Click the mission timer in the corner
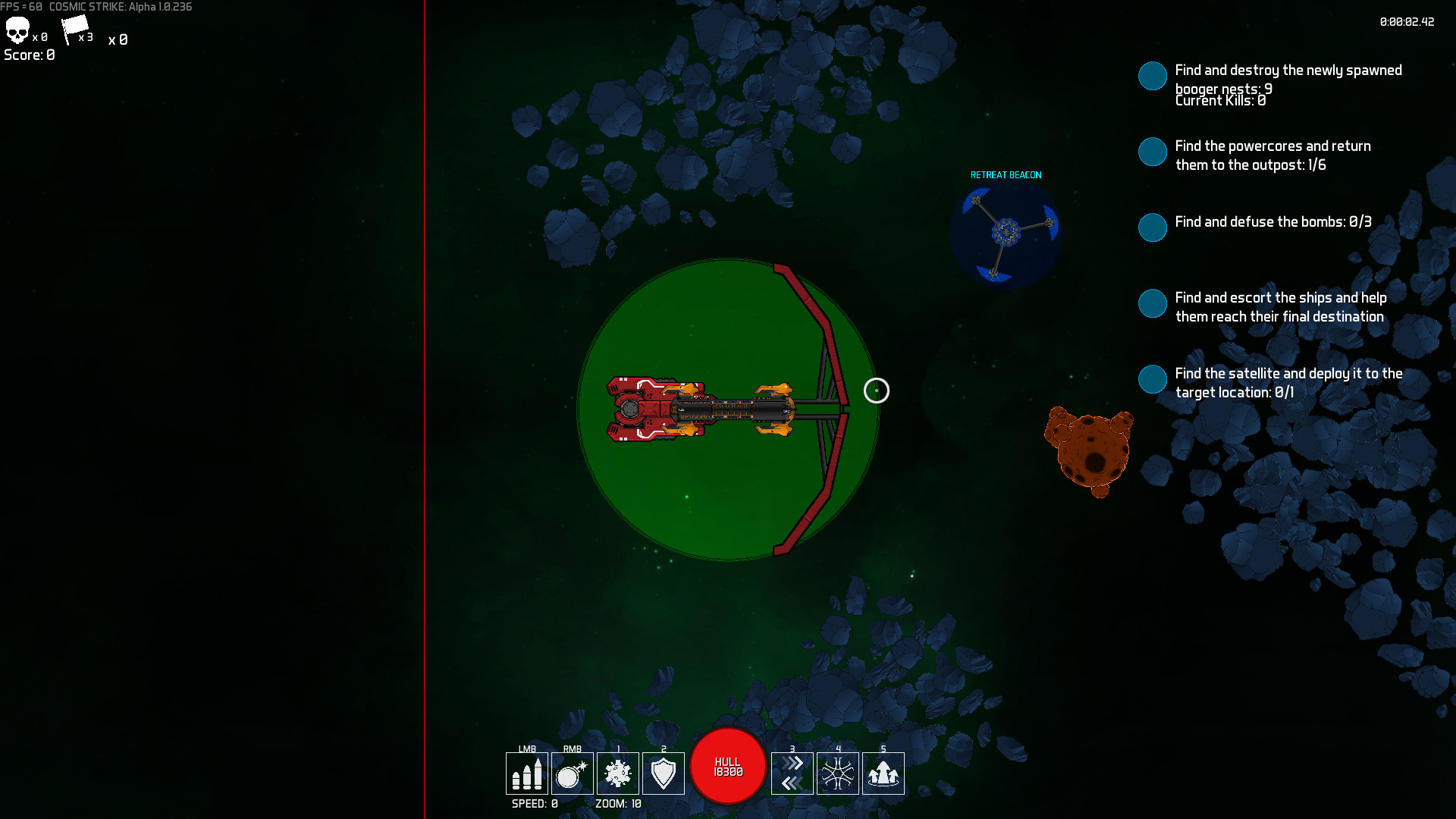Viewport: 1456px width, 819px height. pyautogui.click(x=1407, y=22)
